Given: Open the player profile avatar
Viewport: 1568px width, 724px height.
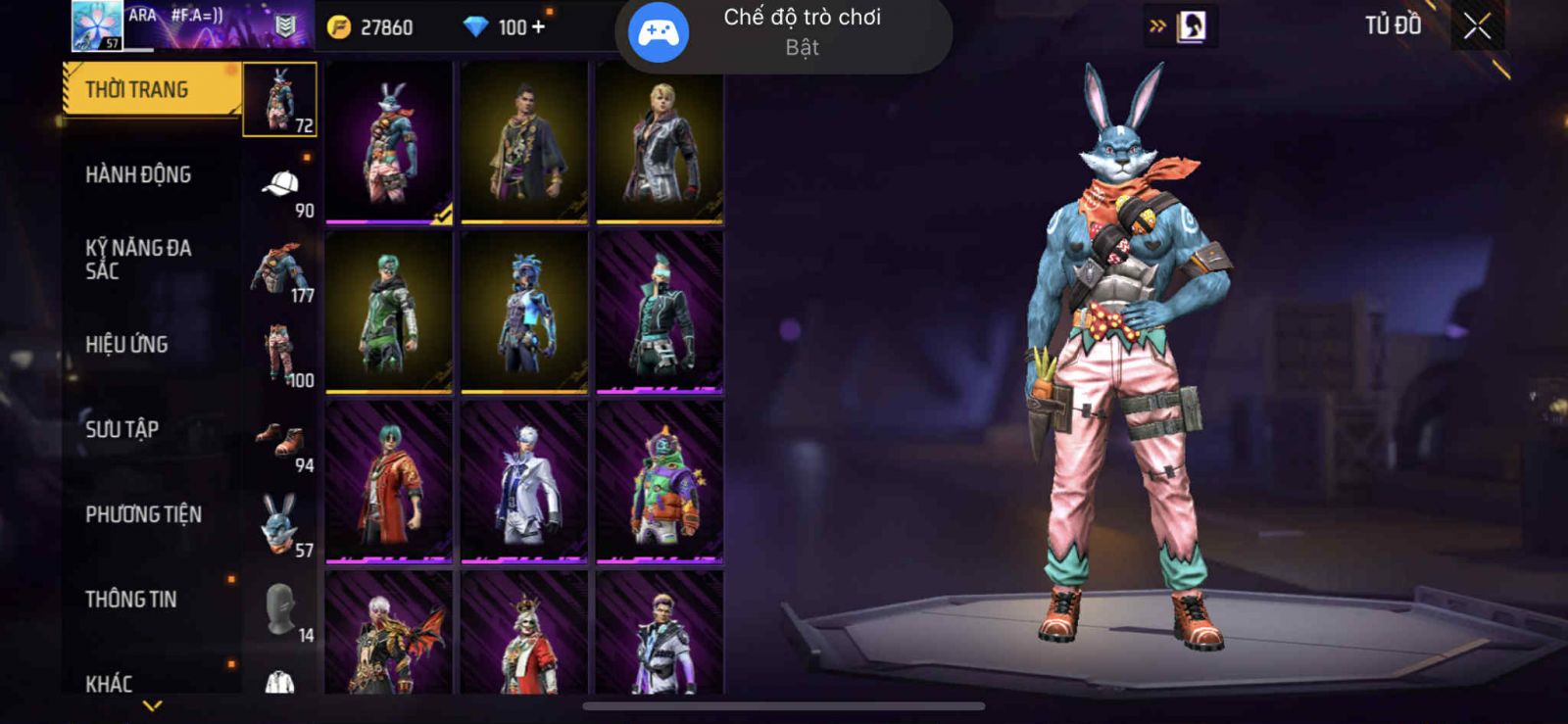Looking at the screenshot, I should [97, 25].
